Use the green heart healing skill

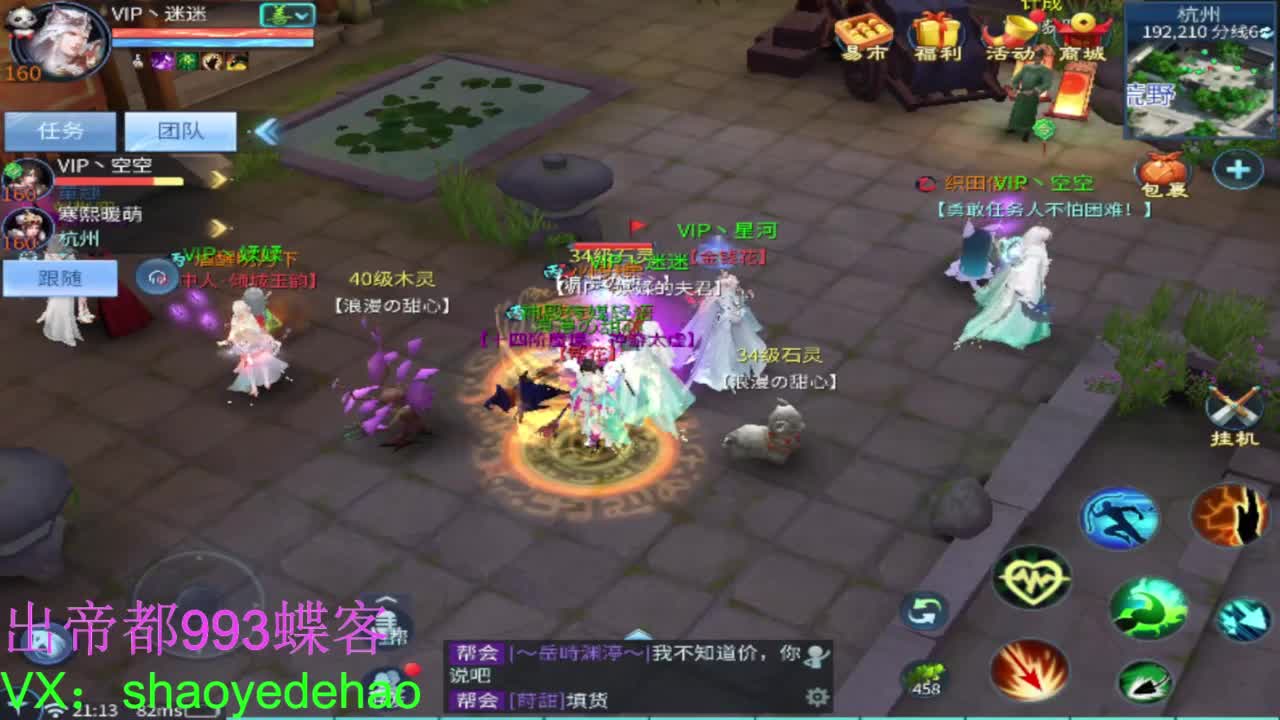pyautogui.click(x=1032, y=577)
